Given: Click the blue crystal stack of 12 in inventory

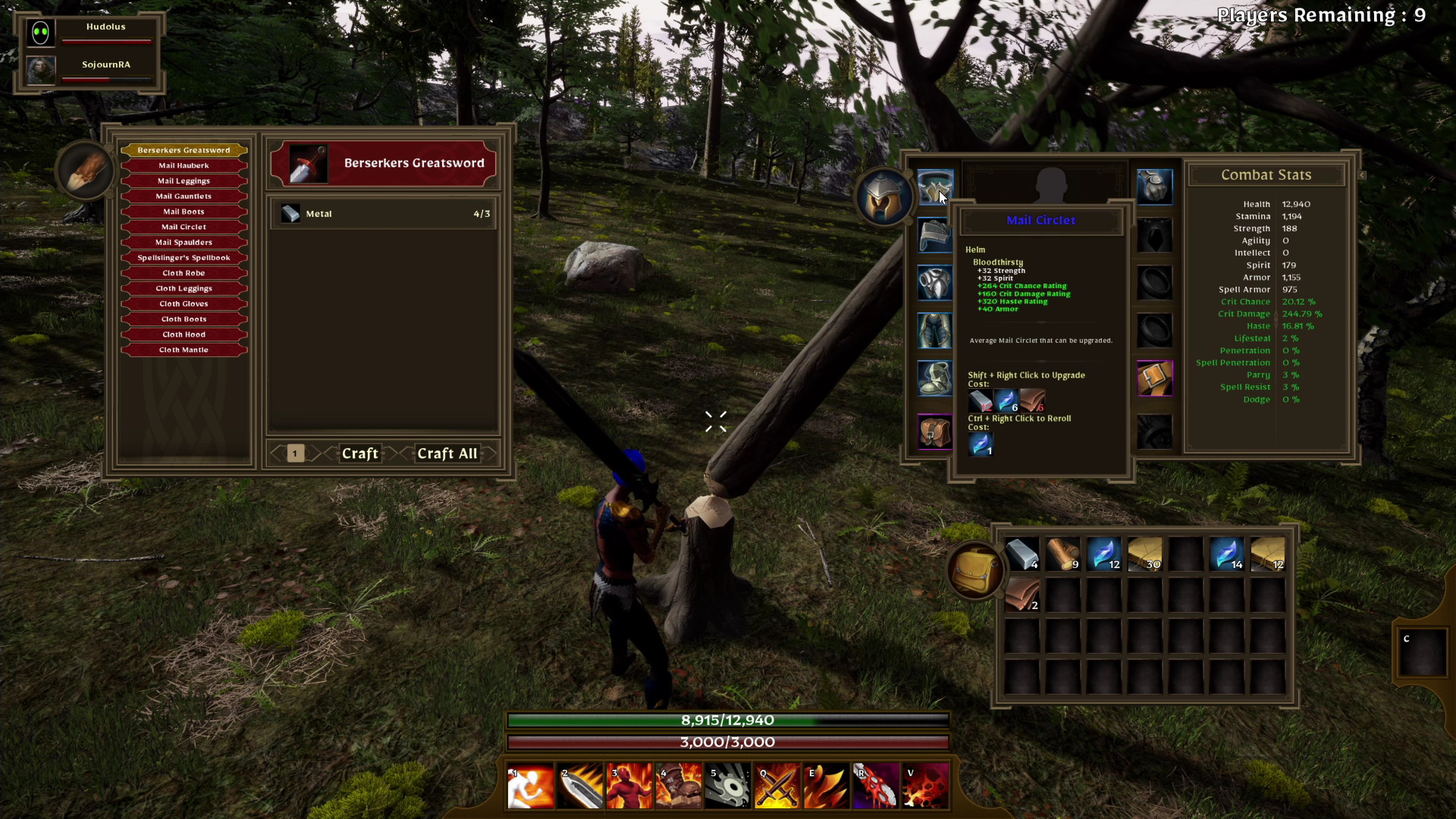Looking at the screenshot, I should click(1103, 554).
